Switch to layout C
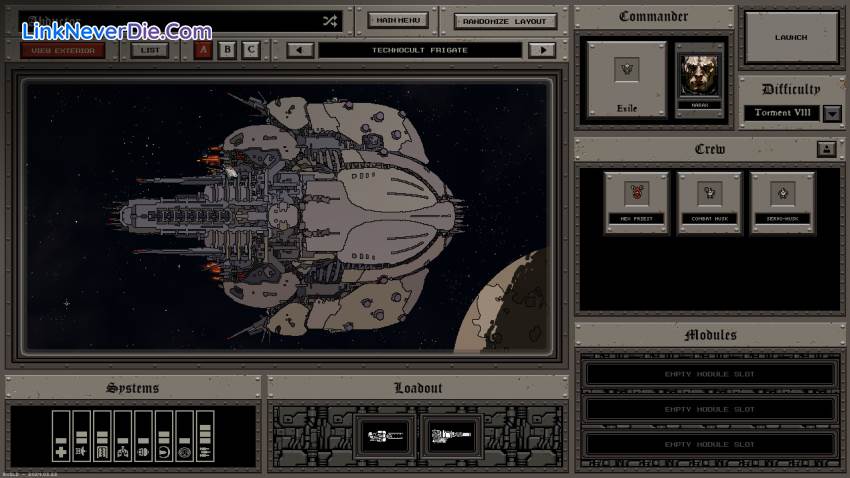 [250, 50]
